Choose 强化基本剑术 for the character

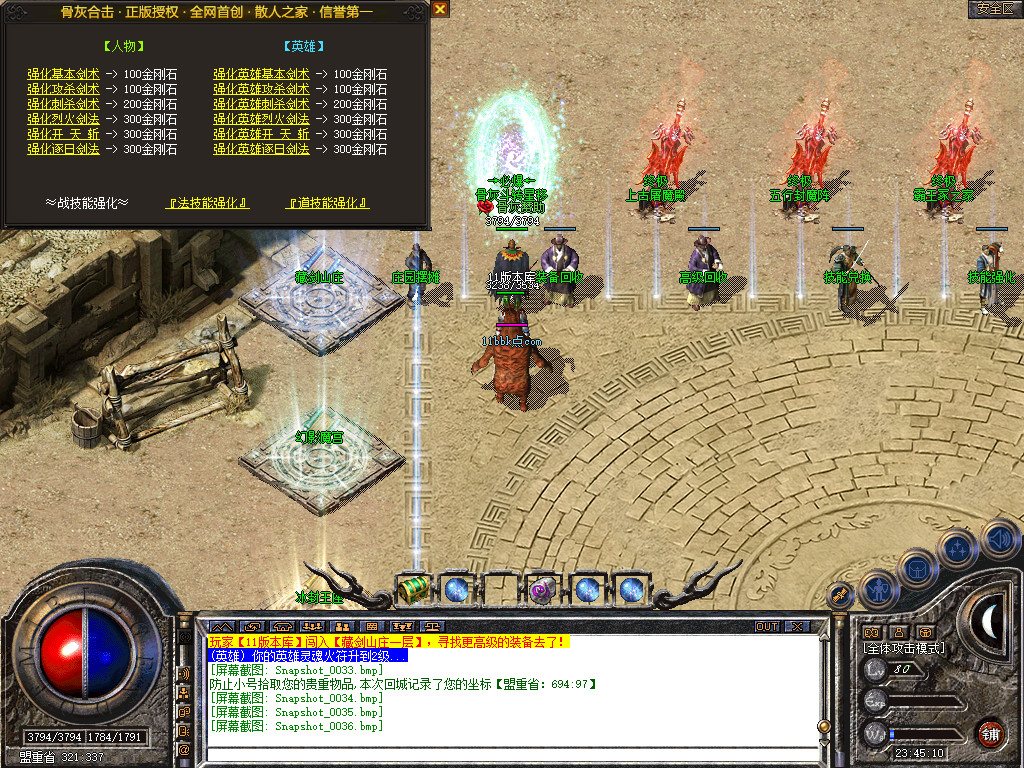pos(63,75)
